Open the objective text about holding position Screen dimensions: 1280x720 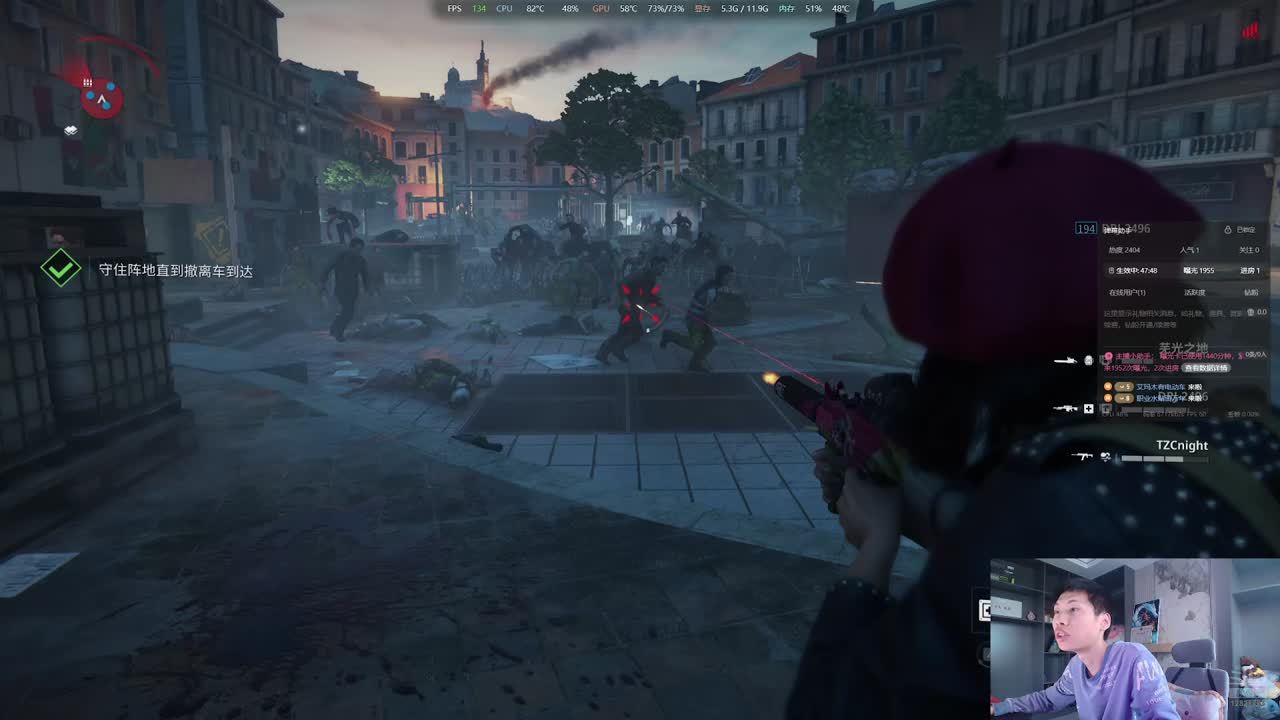click(175, 271)
